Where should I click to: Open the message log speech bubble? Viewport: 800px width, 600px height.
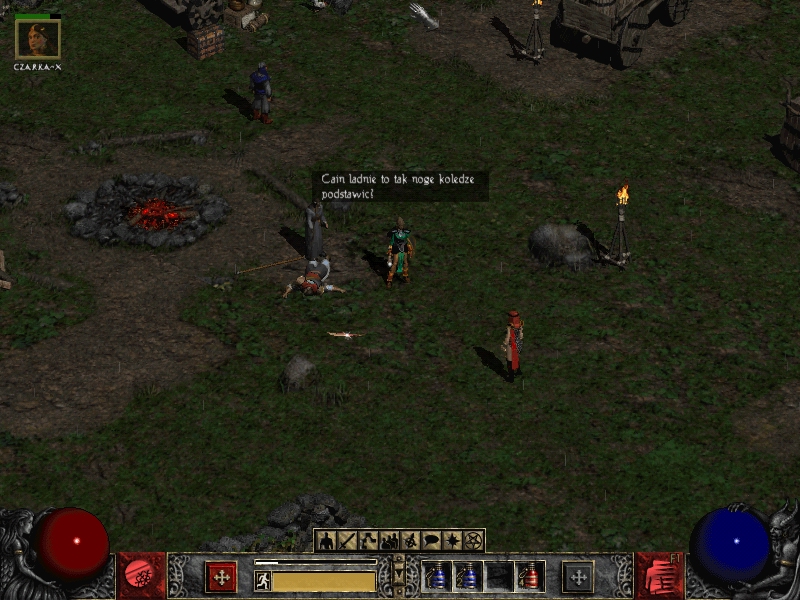[x=432, y=541]
